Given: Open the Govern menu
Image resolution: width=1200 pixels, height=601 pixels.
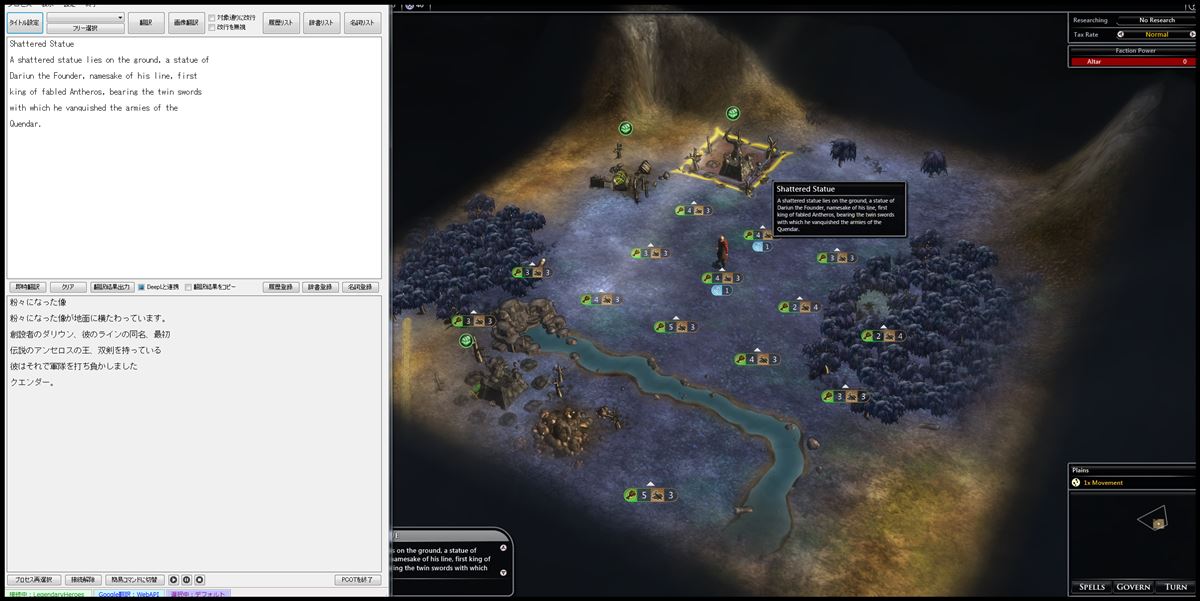Looking at the screenshot, I should point(1133,587).
